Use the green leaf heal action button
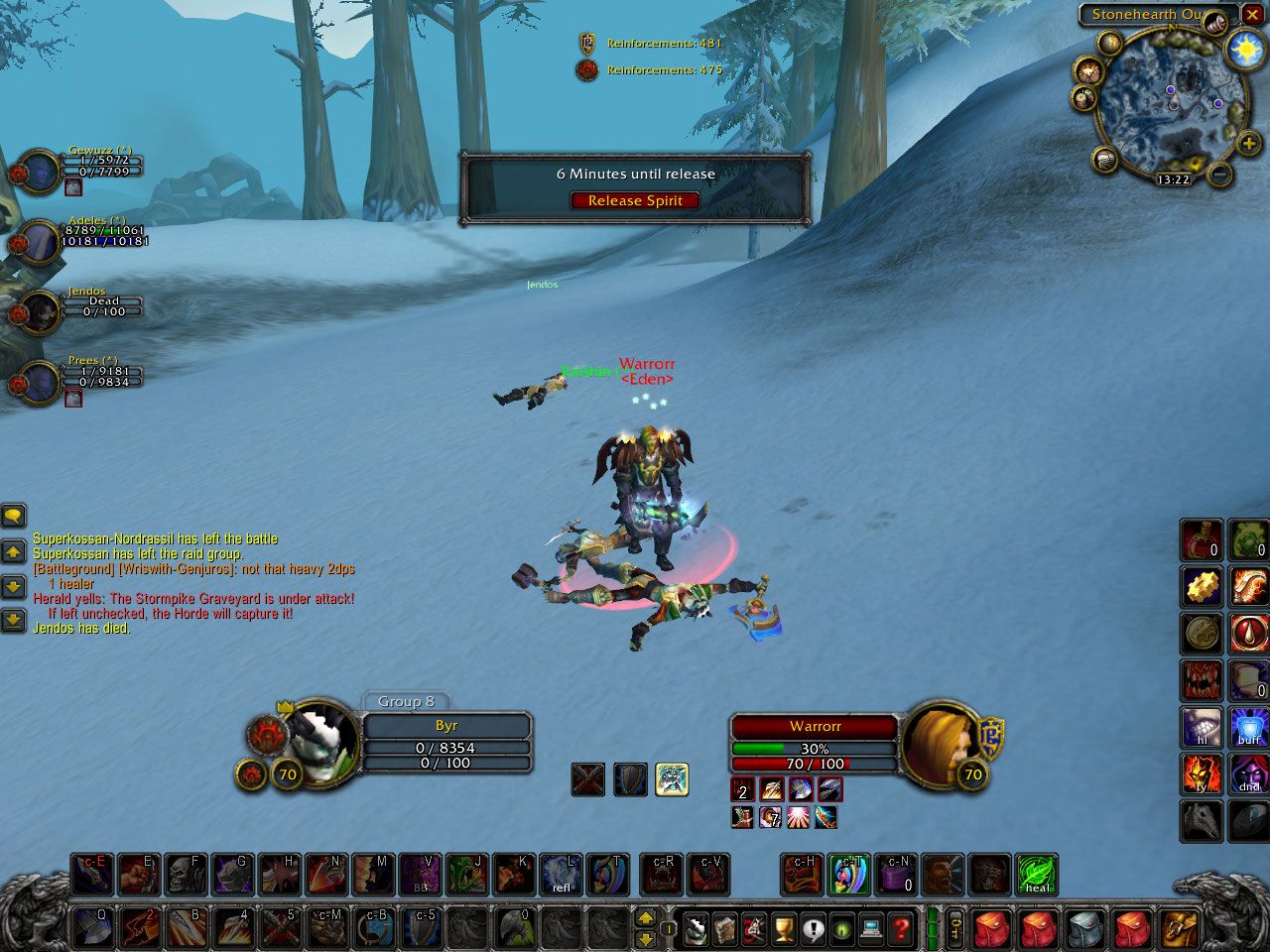This screenshot has height=952, width=1270. [x=1036, y=875]
